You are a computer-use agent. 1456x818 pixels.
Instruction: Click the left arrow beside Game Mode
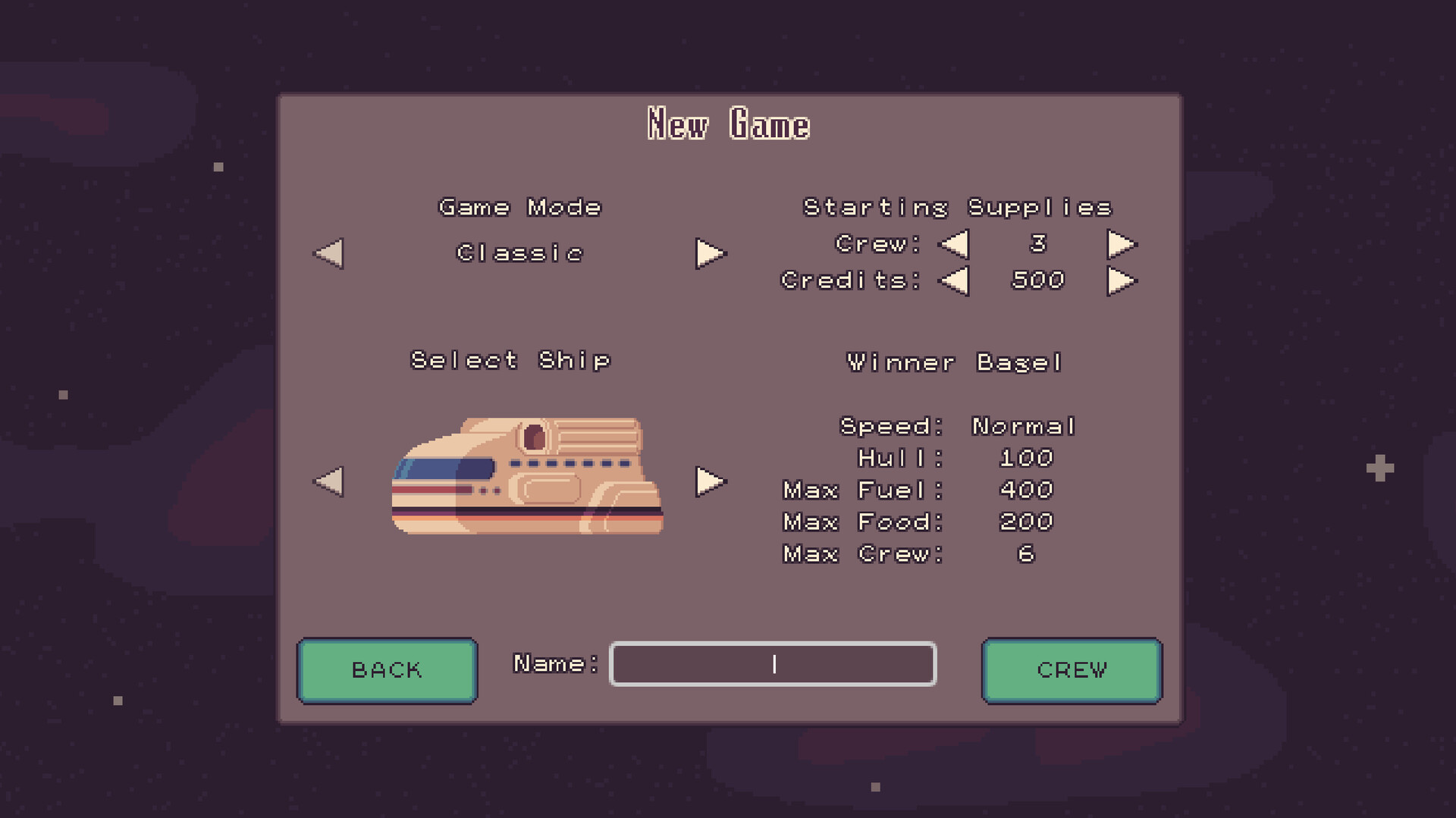click(328, 254)
